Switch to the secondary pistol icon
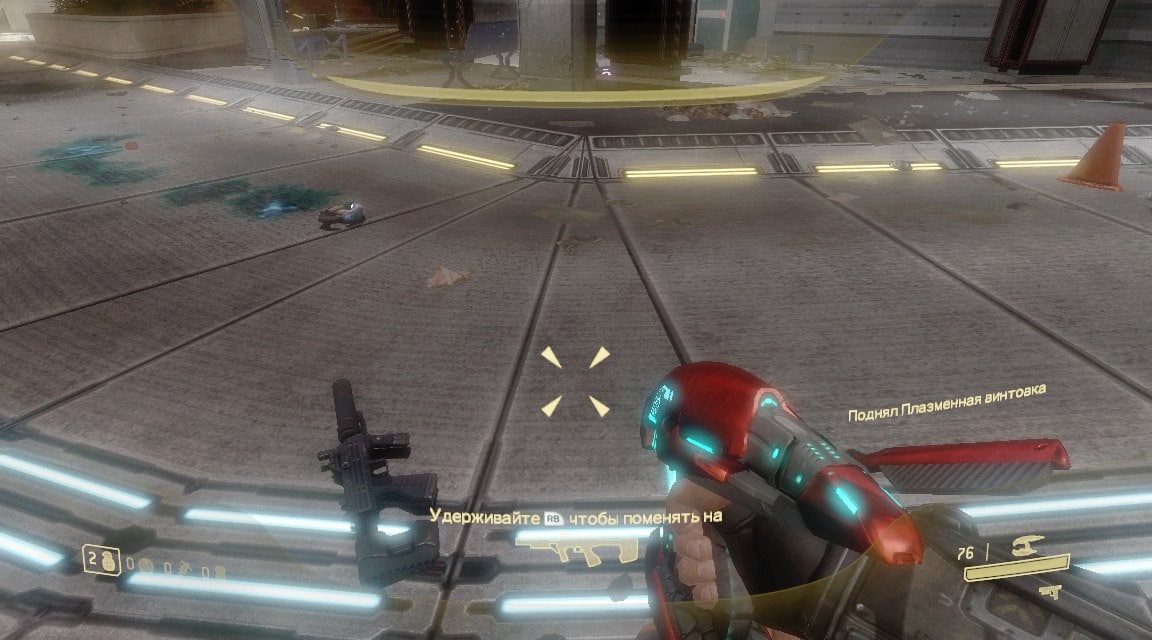Image resolution: width=1152 pixels, height=640 pixels. tap(1048, 592)
